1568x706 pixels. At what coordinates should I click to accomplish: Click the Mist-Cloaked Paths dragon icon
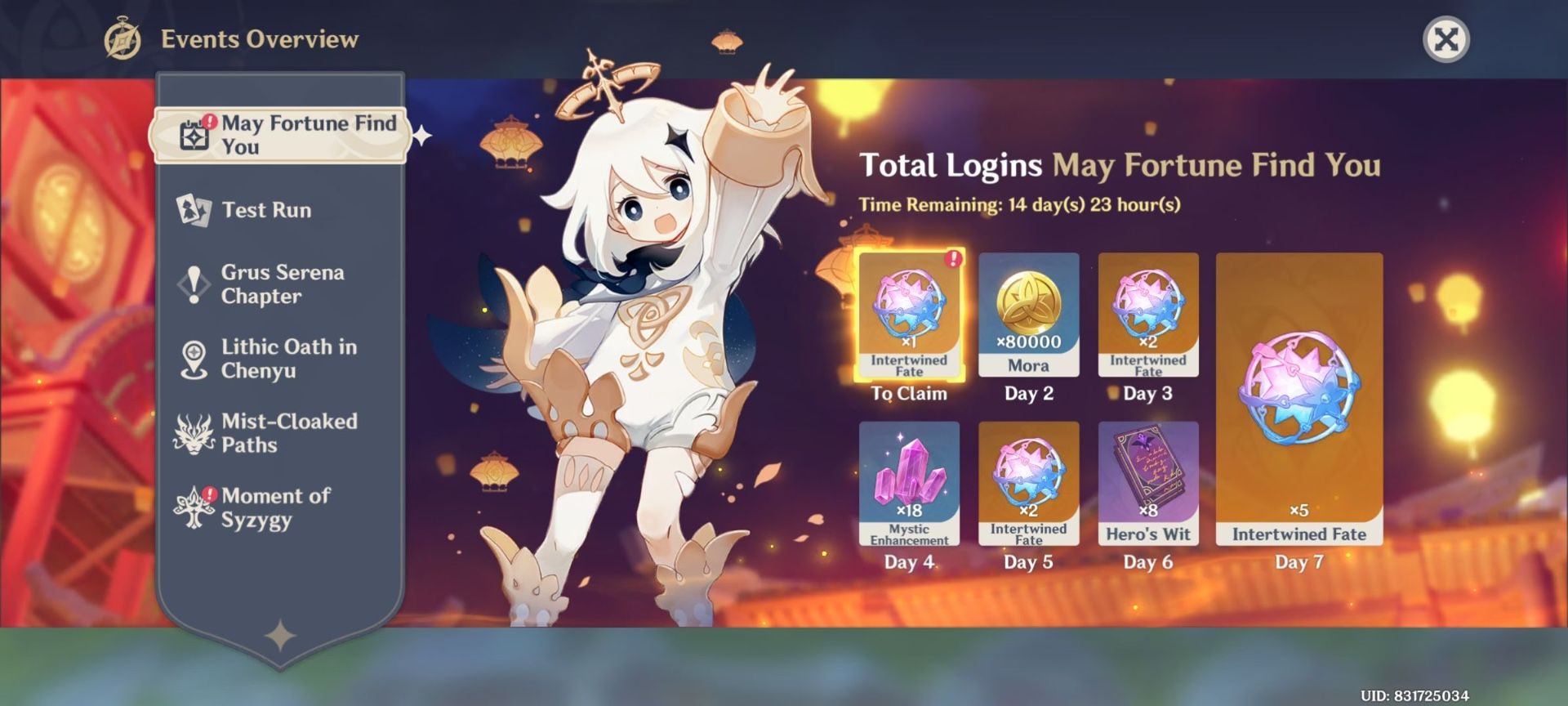pos(193,433)
